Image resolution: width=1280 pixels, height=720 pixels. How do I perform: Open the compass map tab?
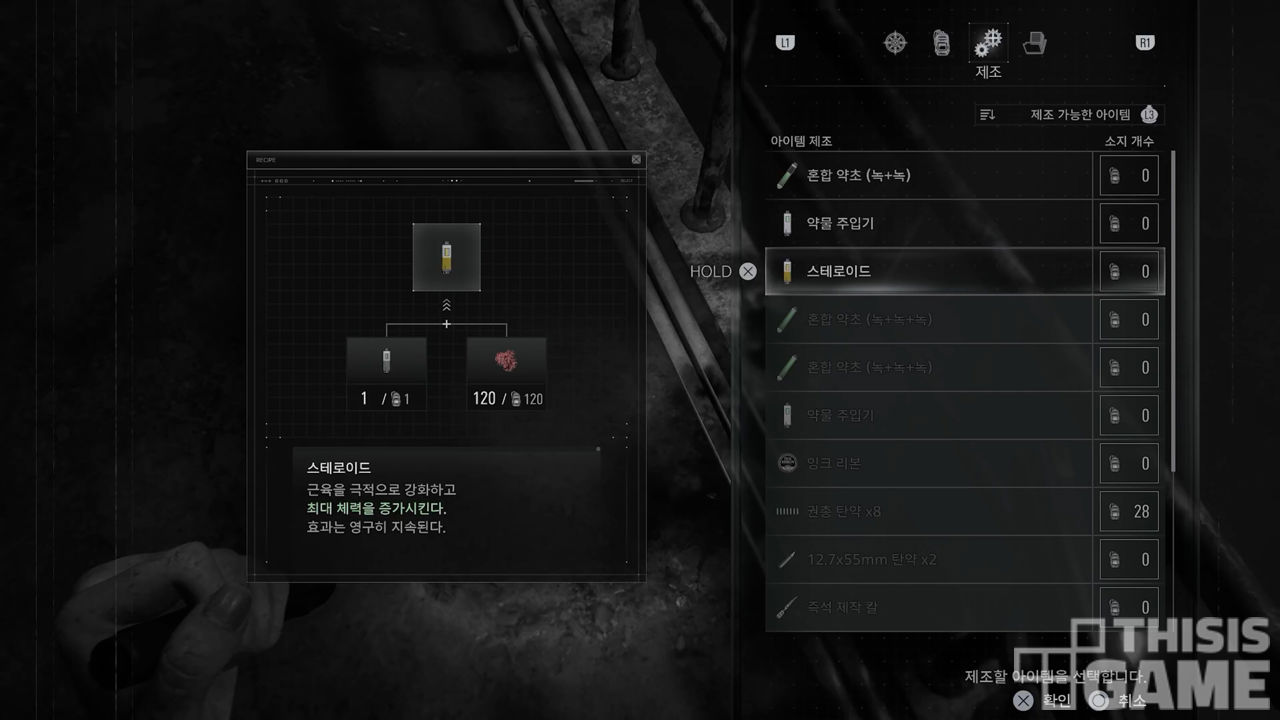pos(895,43)
